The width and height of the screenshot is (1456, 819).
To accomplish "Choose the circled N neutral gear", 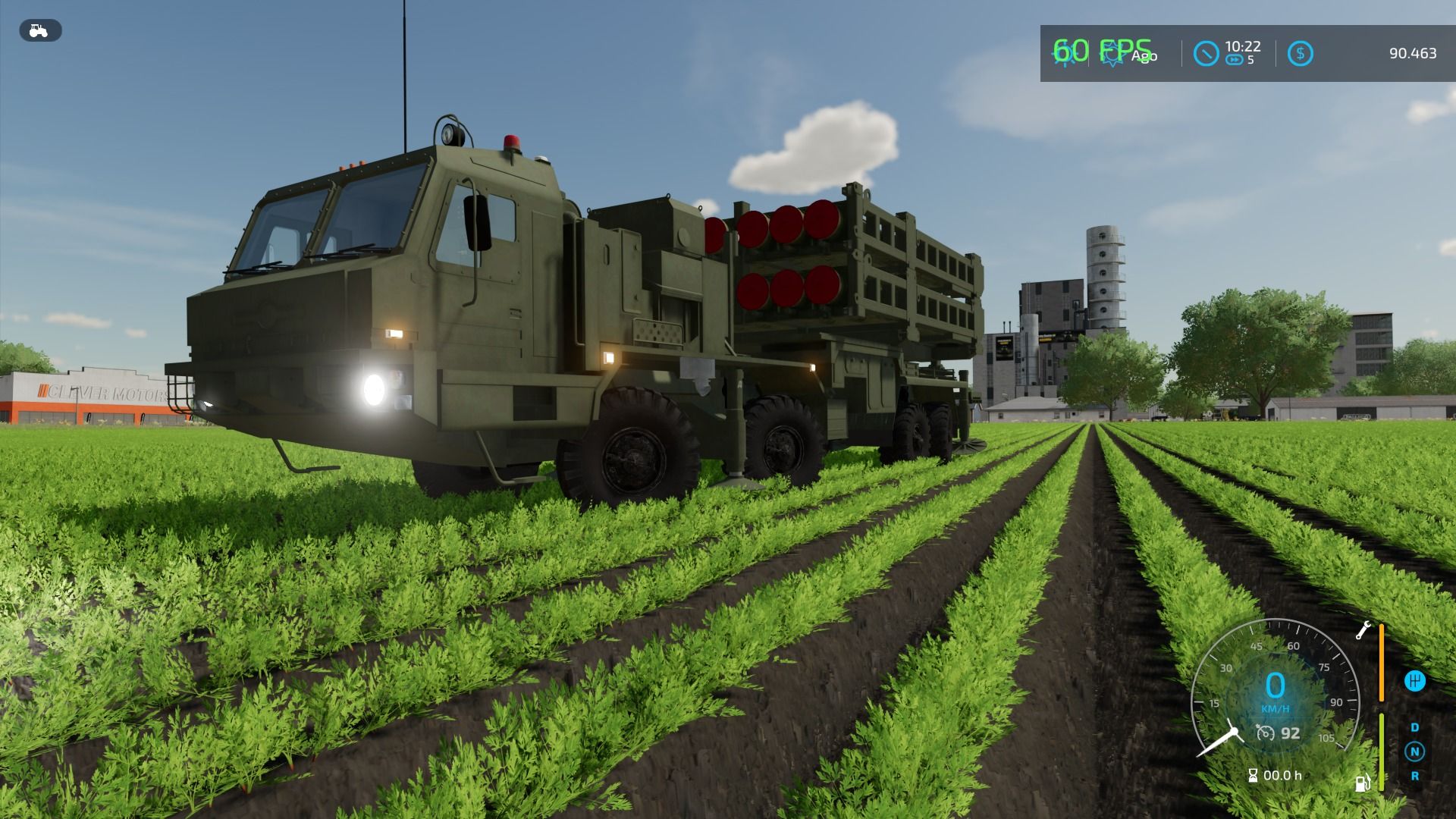I will pyautogui.click(x=1414, y=752).
